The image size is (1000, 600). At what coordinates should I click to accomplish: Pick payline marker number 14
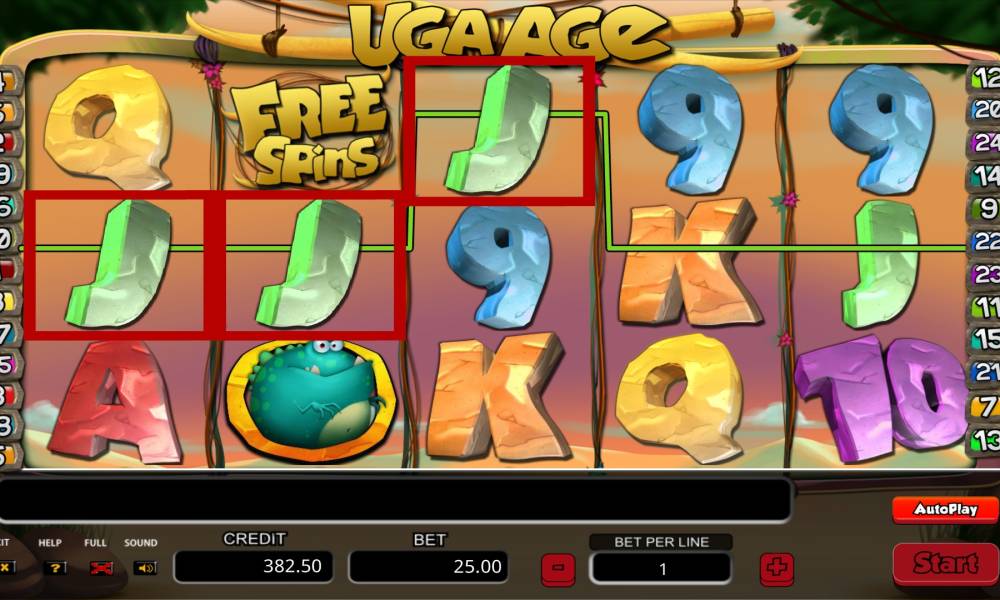coord(986,176)
